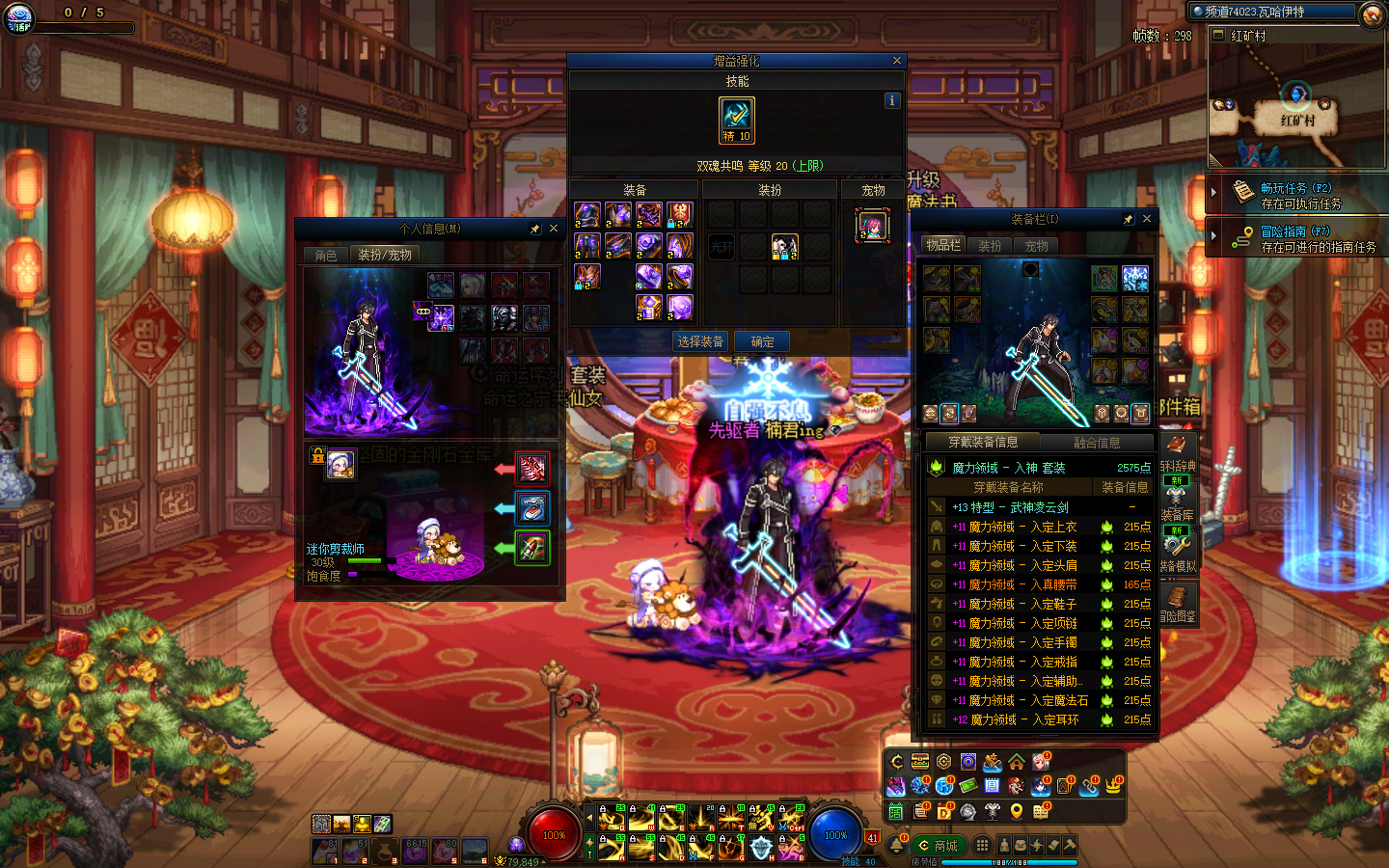Open the 装备库 side button
Screen dimensions: 1389x868
click(1177, 505)
